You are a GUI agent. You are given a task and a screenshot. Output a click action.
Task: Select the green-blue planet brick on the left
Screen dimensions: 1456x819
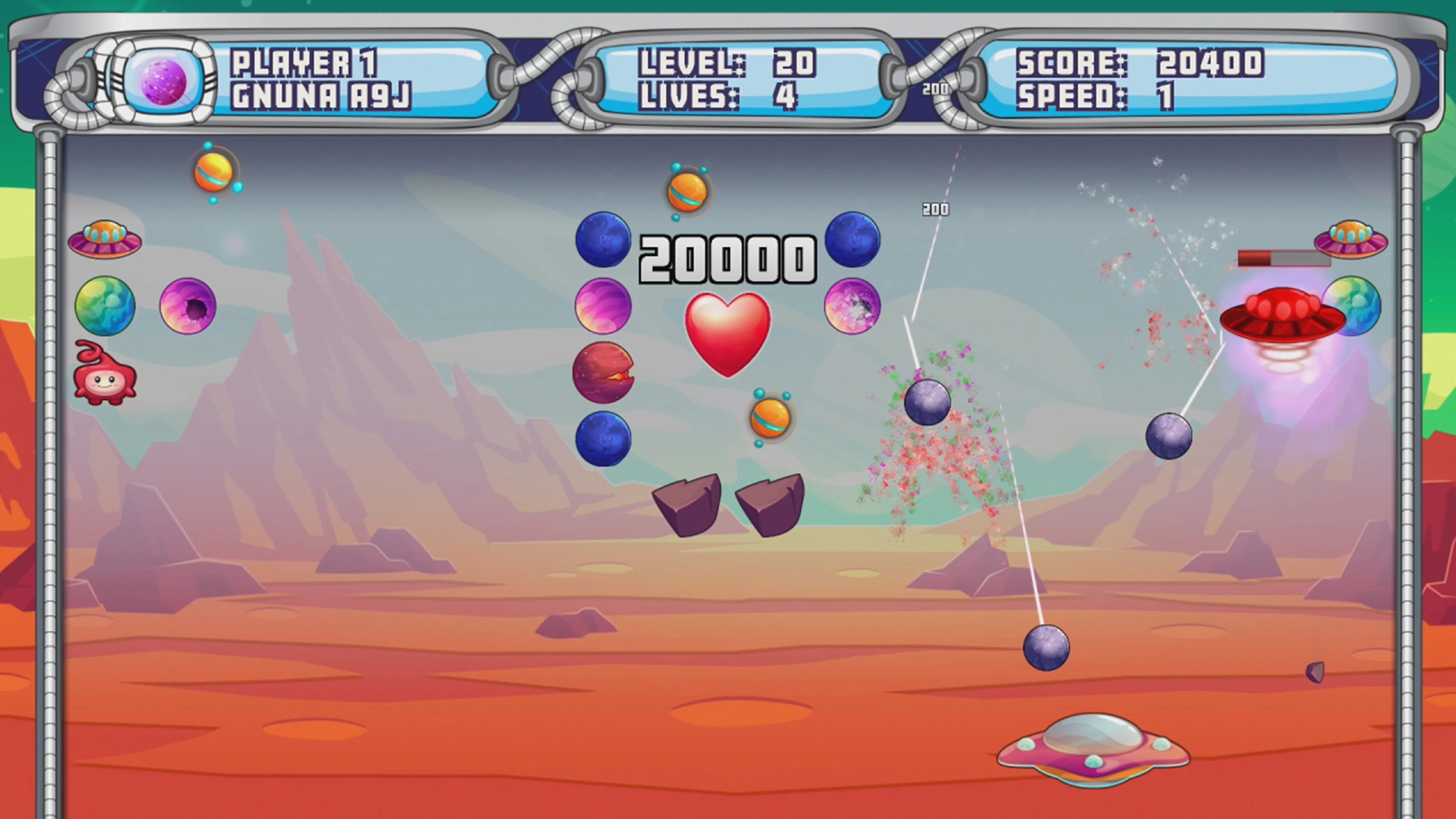[x=105, y=305]
